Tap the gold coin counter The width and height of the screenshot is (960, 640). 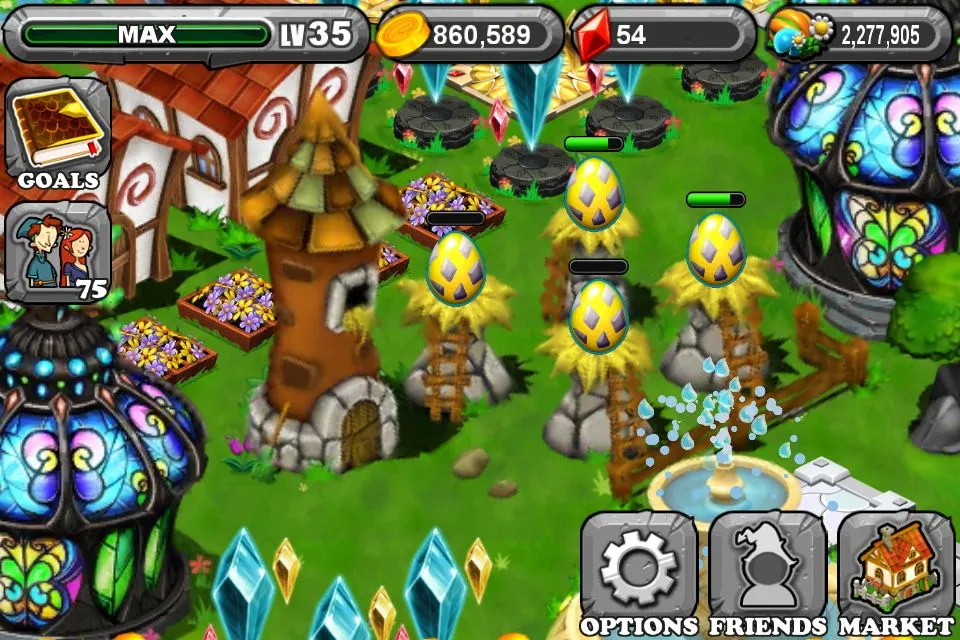click(470, 35)
